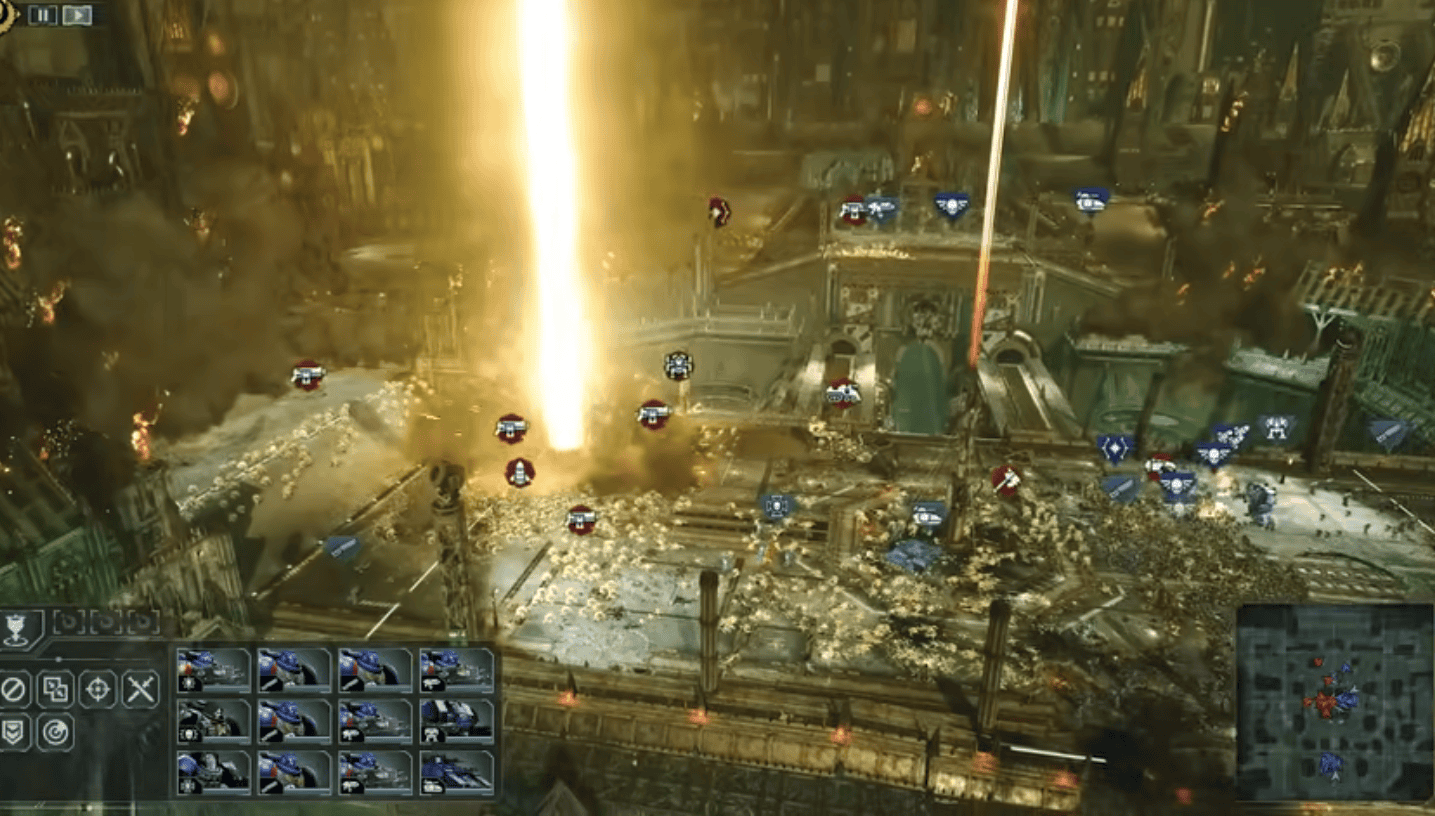Click the chevron stance command icon
The height and width of the screenshot is (816, 1435).
point(13,731)
